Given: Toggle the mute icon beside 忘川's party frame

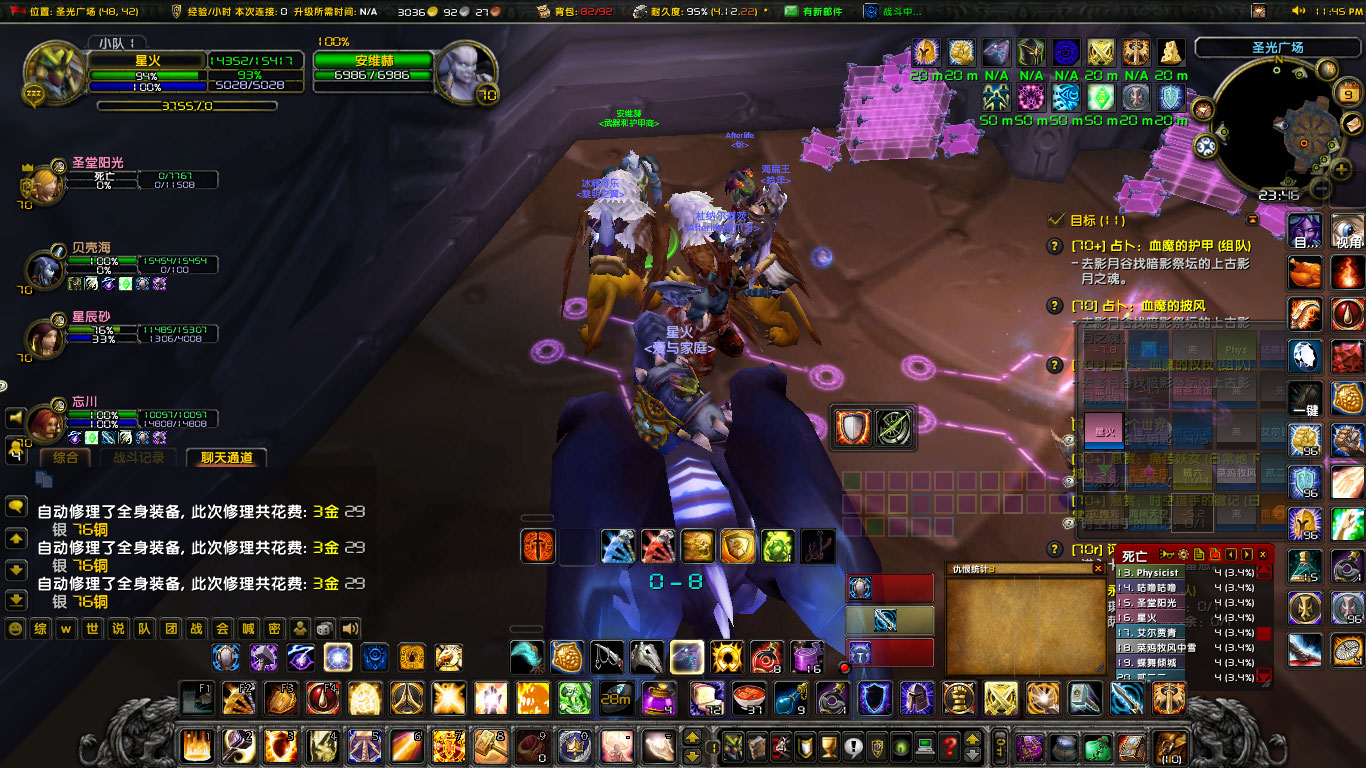Looking at the screenshot, I should pos(16,418).
